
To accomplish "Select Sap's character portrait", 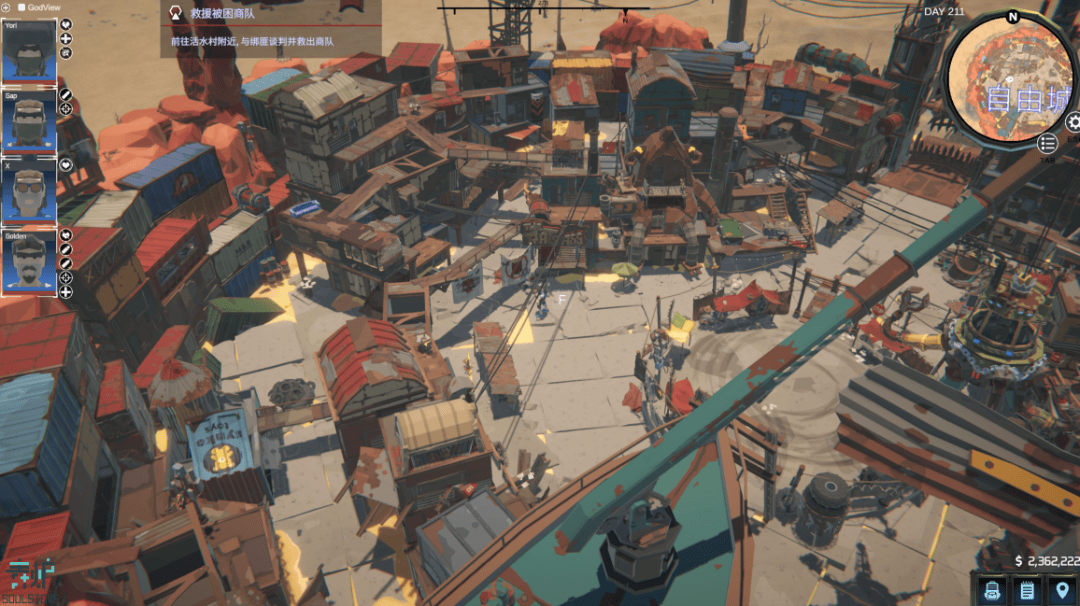I will click(29, 119).
